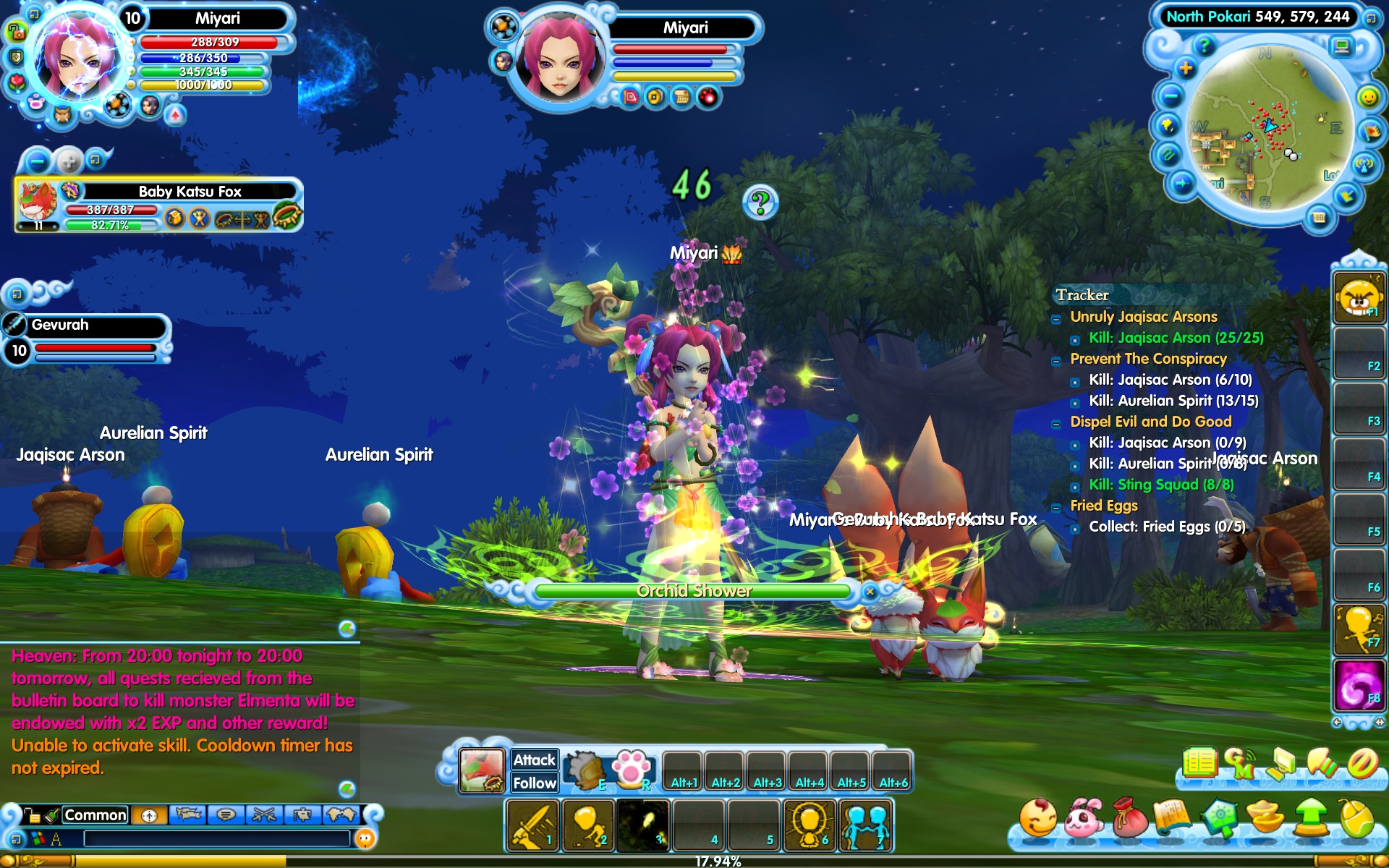Image resolution: width=1389 pixels, height=868 pixels.
Task: Activate the sword attack skill in slot 1
Action: (x=533, y=825)
